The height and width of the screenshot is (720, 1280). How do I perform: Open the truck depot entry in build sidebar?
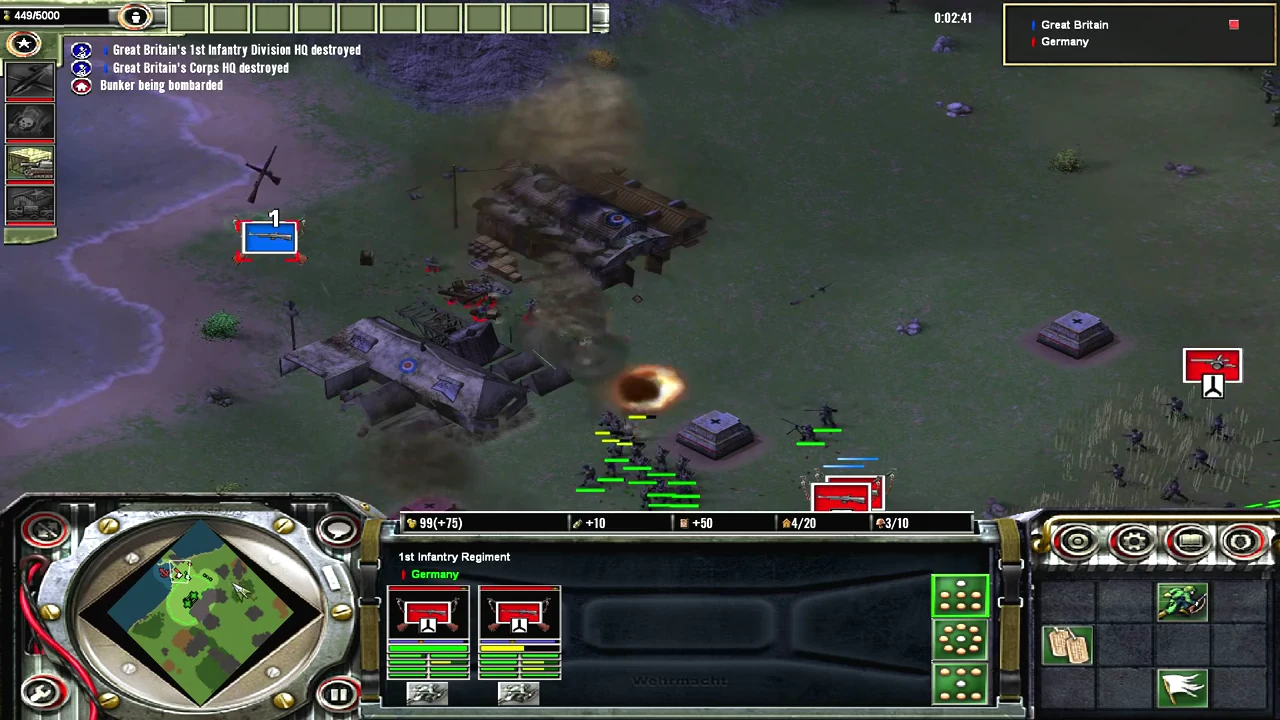pos(30,203)
